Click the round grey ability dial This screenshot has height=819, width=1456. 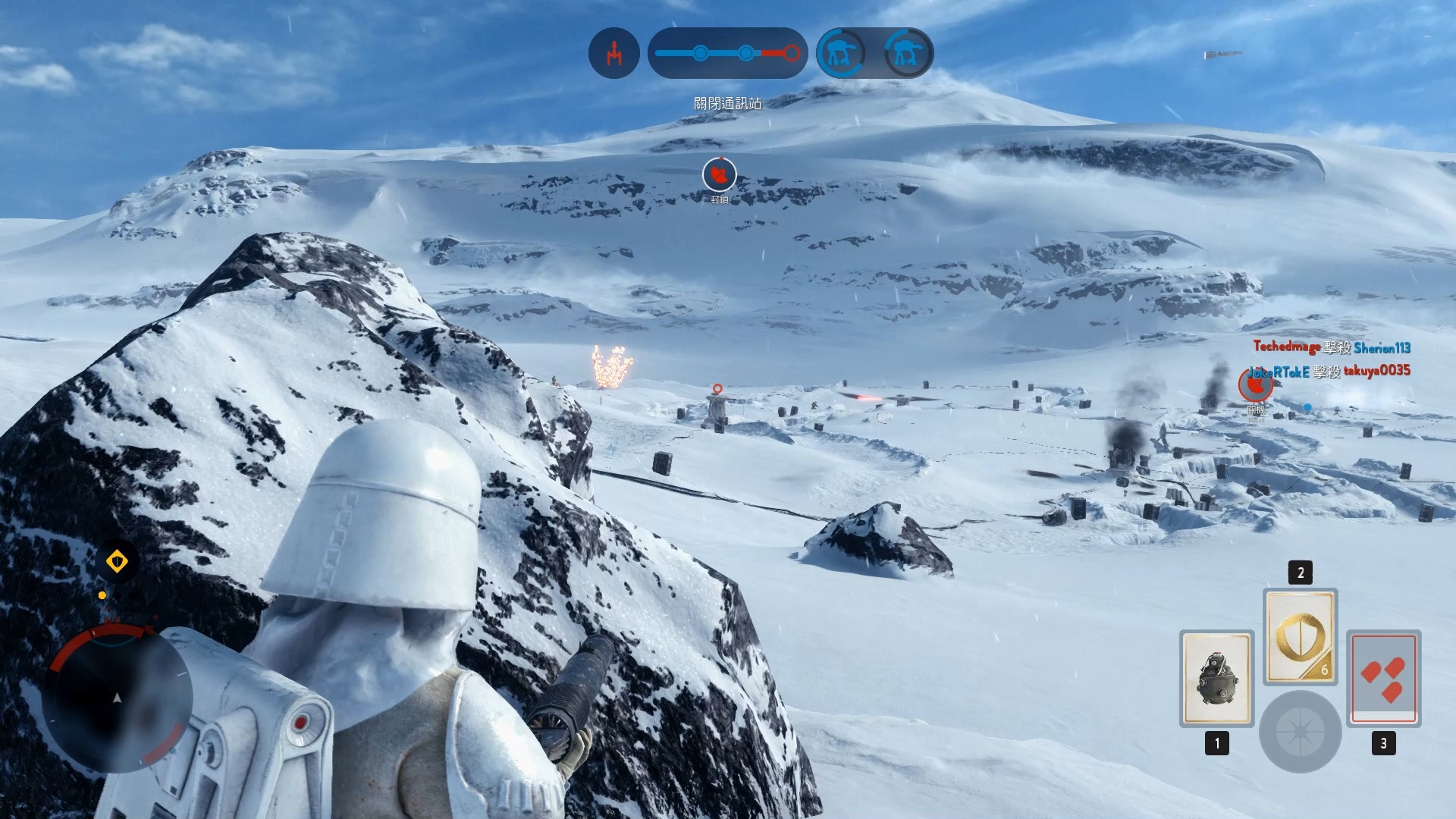click(1300, 732)
